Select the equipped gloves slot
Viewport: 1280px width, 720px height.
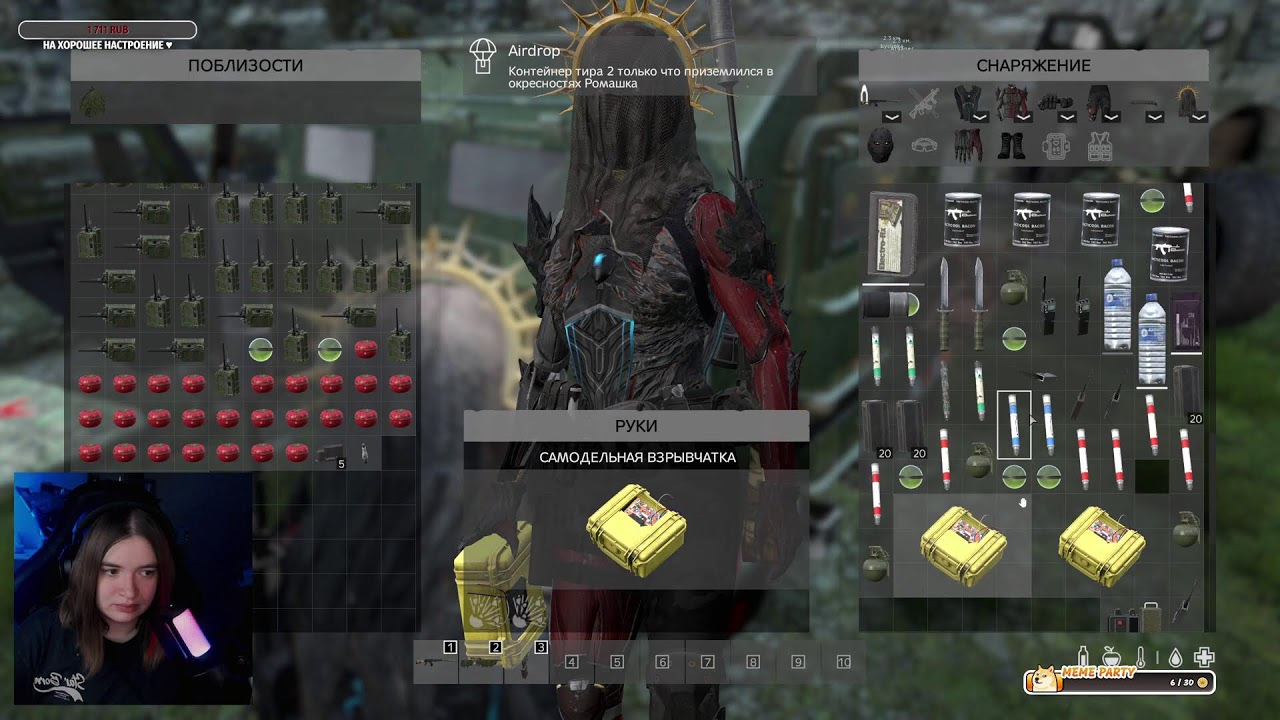pos(967,145)
